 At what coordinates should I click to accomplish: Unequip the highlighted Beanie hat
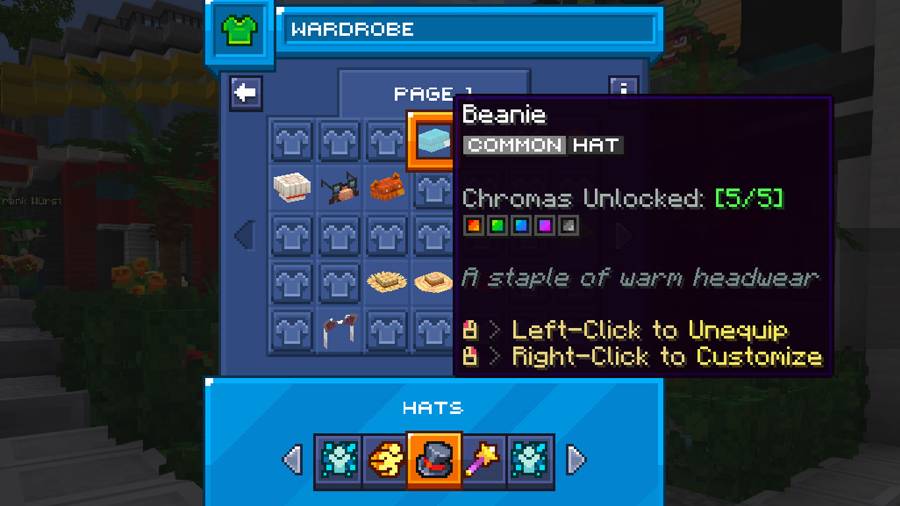click(x=432, y=141)
